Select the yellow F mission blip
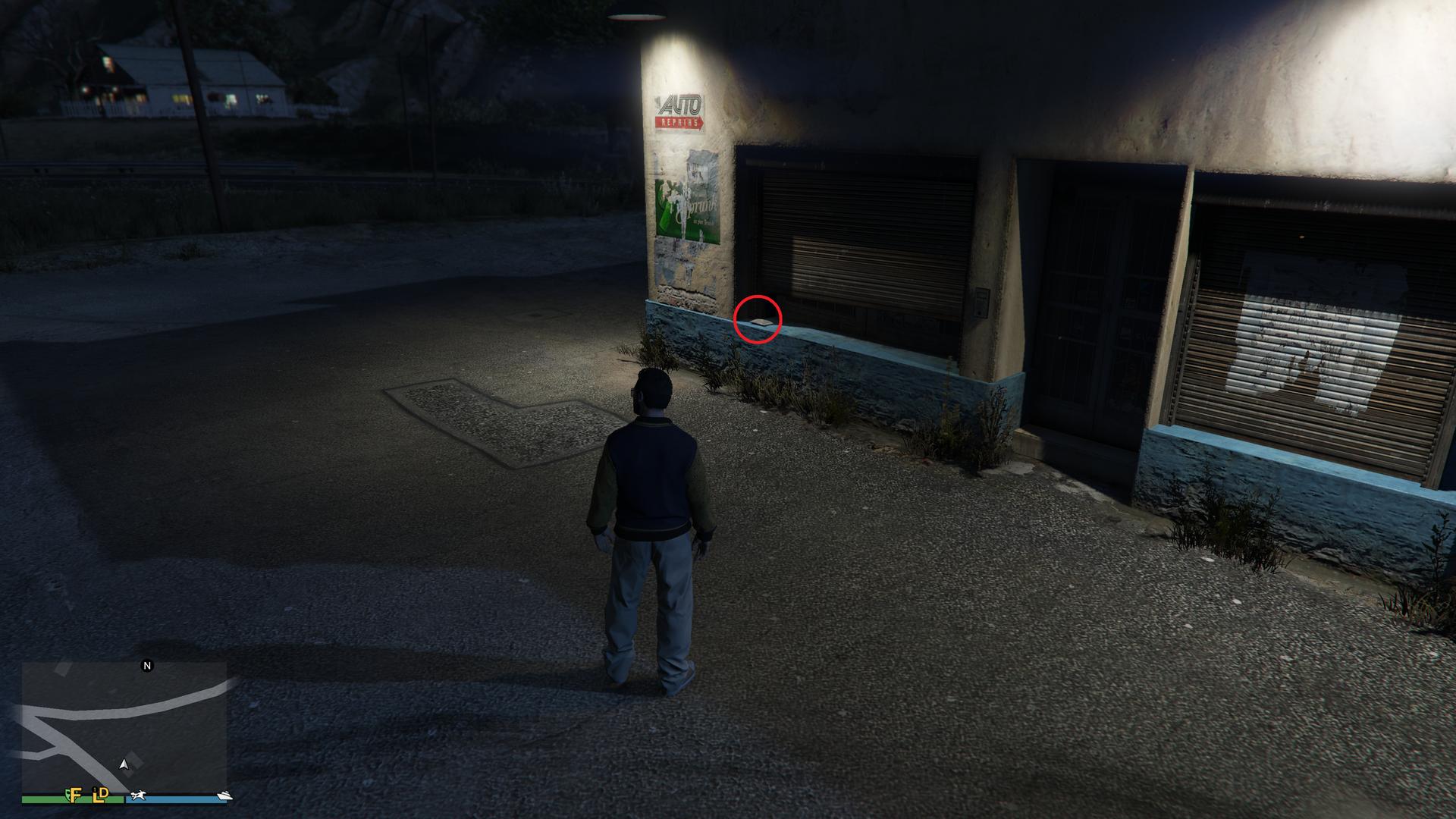This screenshot has width=1456, height=819. 76,795
